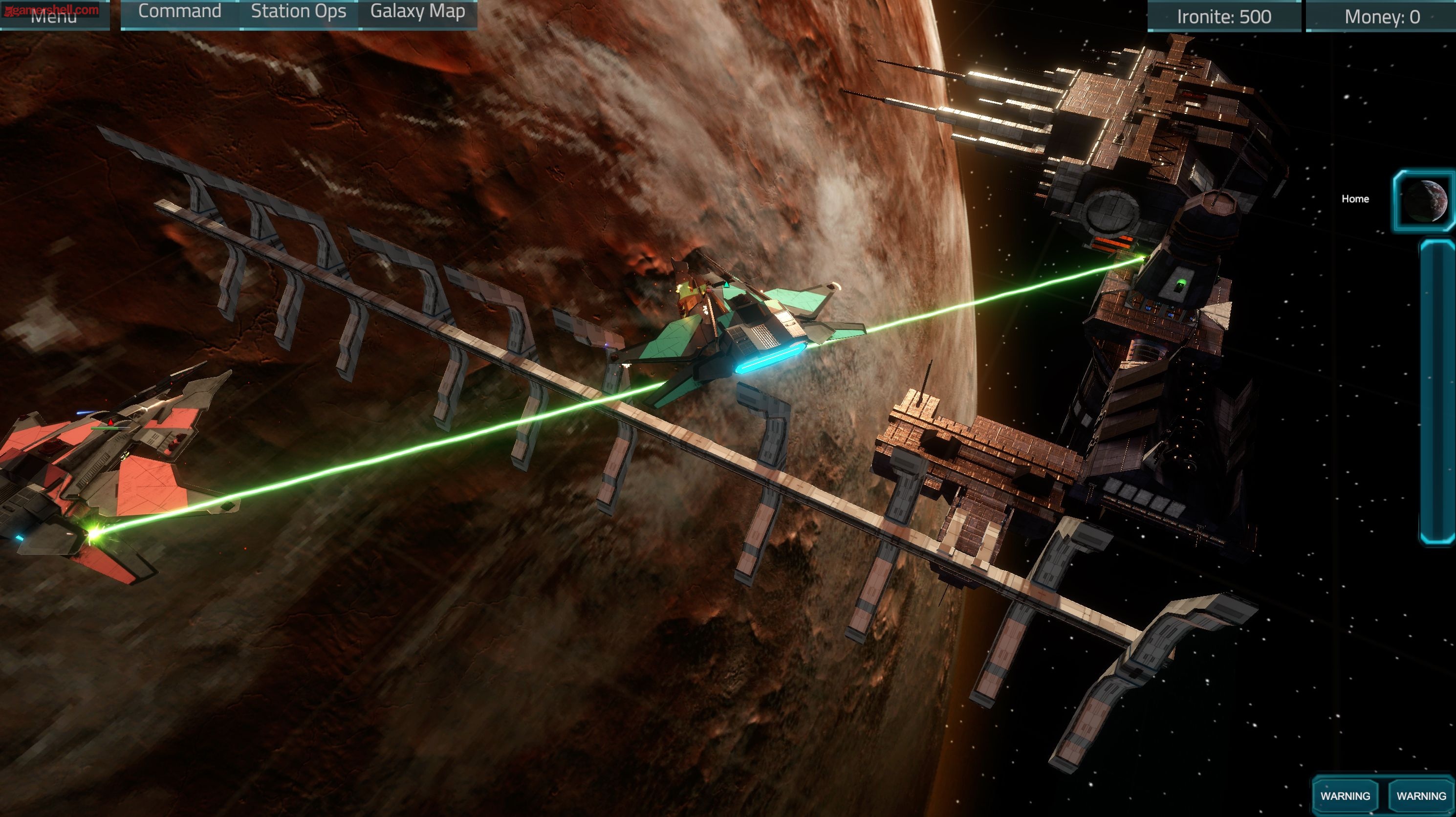Show the Galaxy Map

click(x=418, y=12)
